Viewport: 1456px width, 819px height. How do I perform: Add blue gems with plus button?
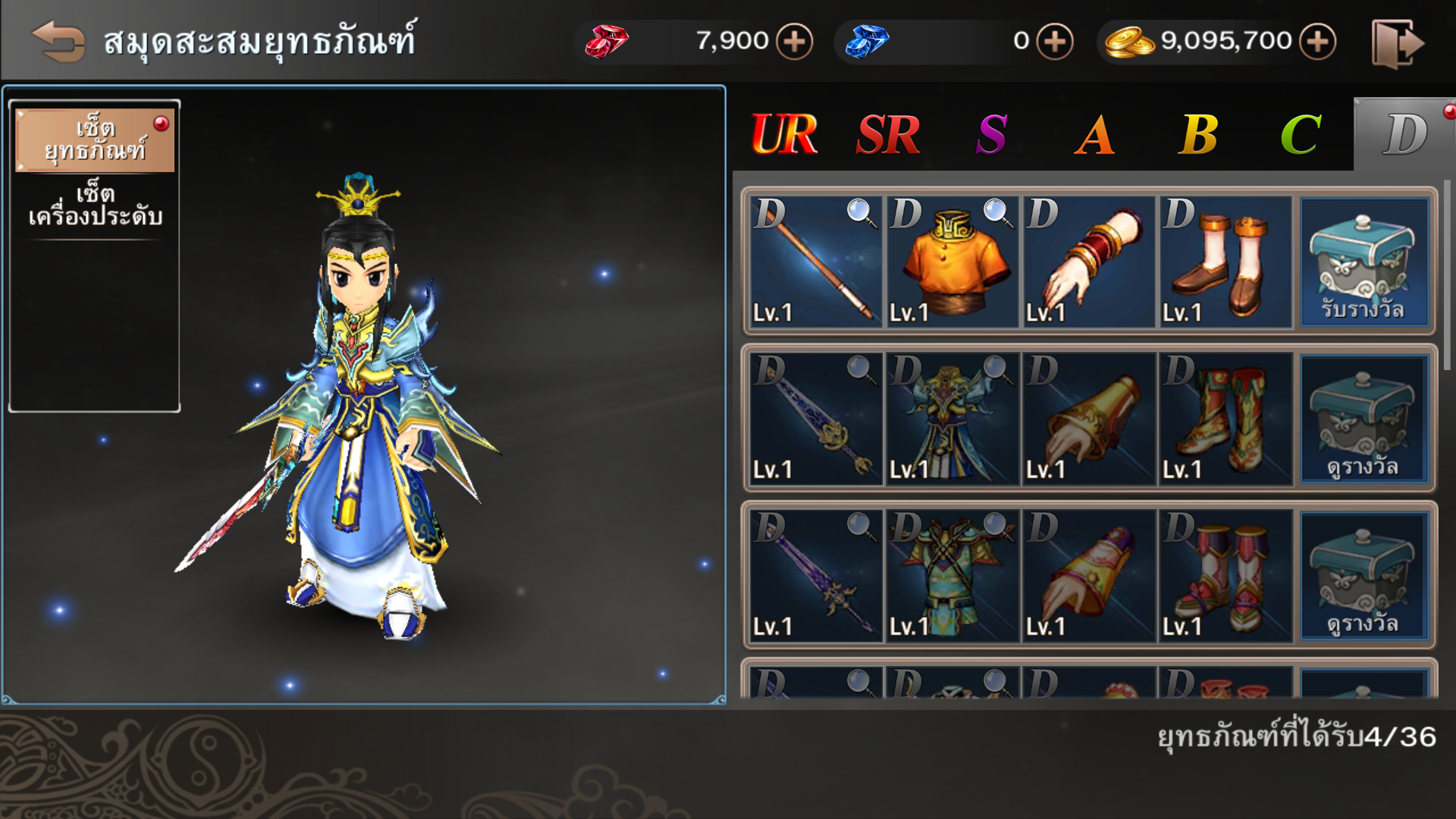(x=1055, y=41)
